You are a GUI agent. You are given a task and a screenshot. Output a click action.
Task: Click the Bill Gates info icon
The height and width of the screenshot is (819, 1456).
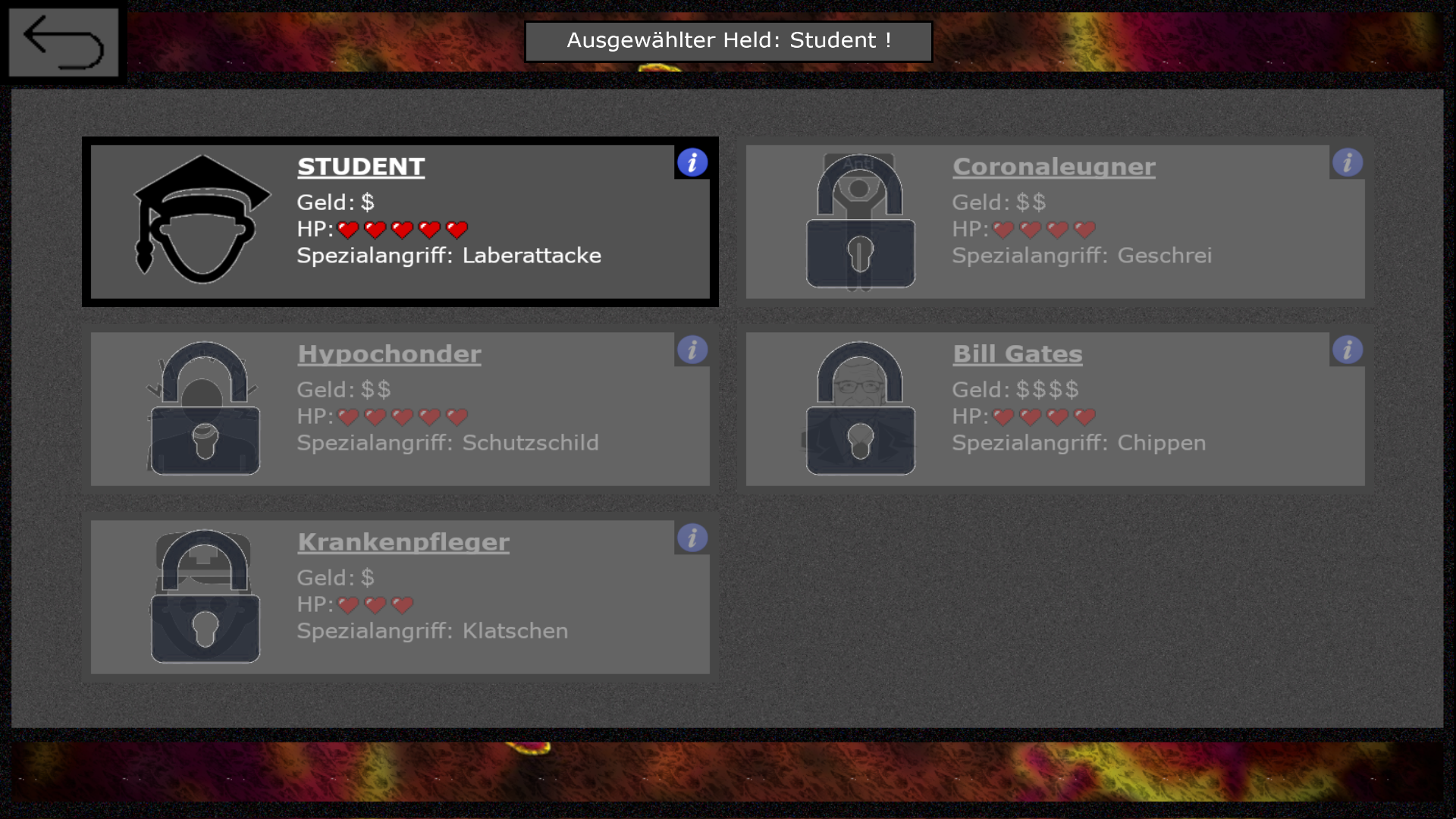click(x=1348, y=350)
